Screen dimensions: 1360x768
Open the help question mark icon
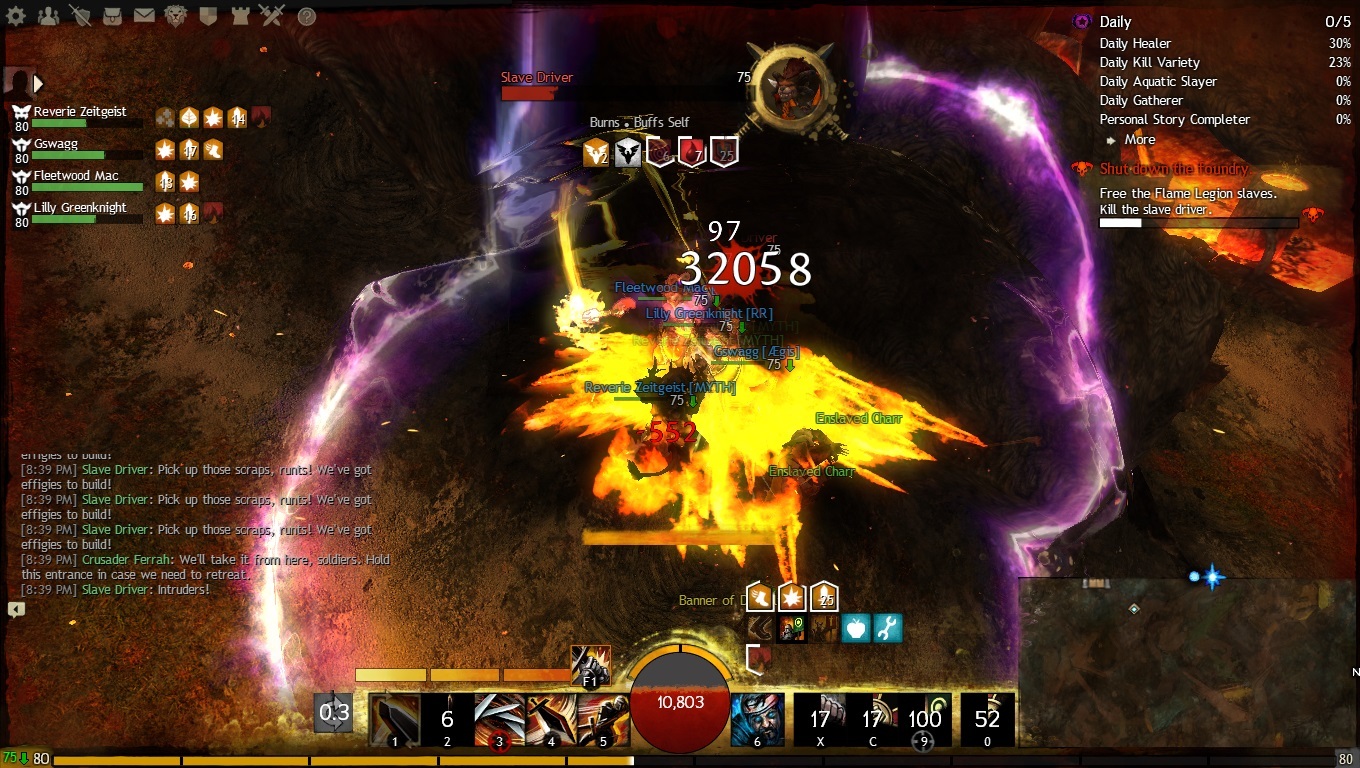tap(307, 16)
